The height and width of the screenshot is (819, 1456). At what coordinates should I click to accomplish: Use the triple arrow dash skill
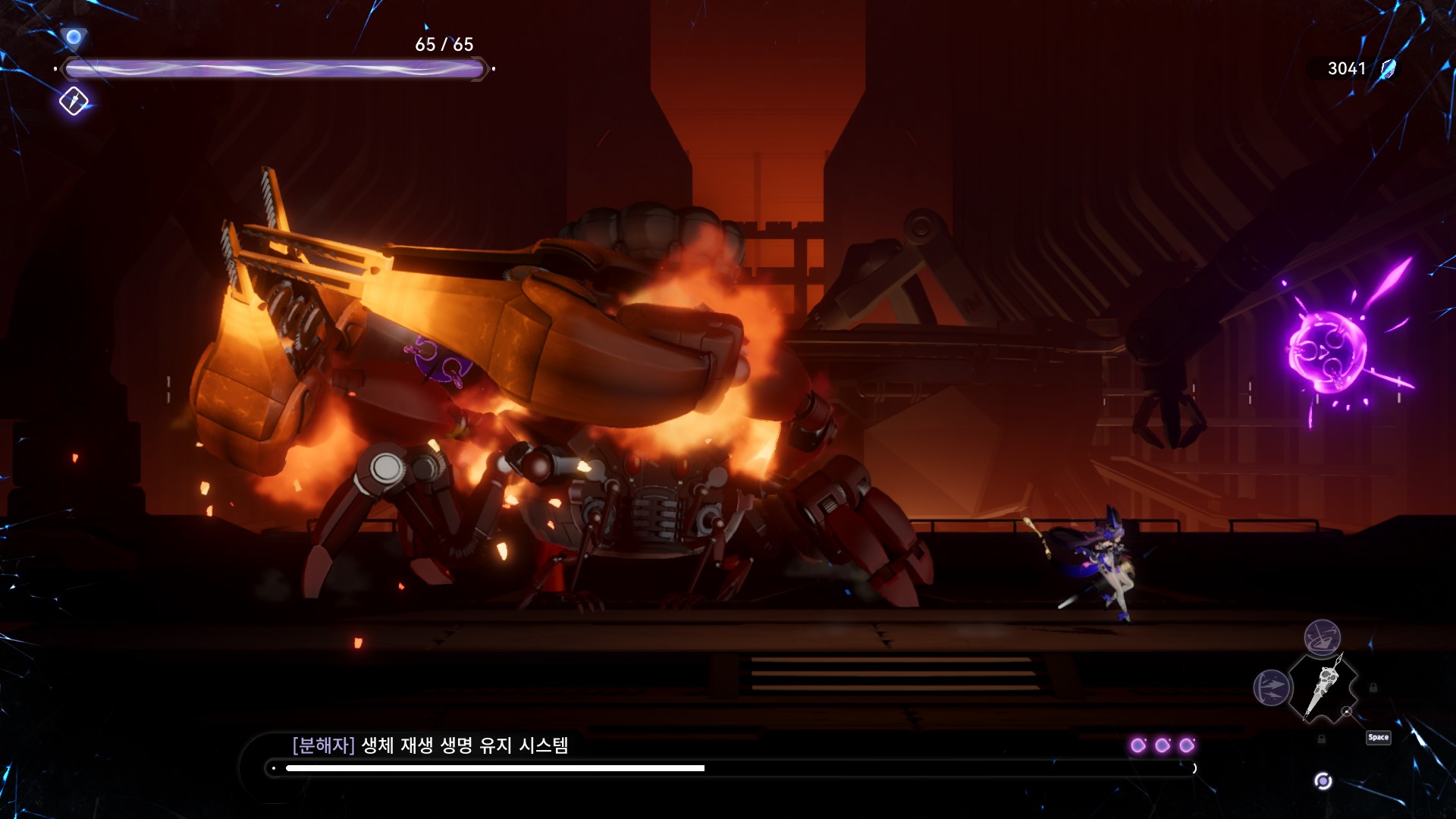coord(1272,688)
